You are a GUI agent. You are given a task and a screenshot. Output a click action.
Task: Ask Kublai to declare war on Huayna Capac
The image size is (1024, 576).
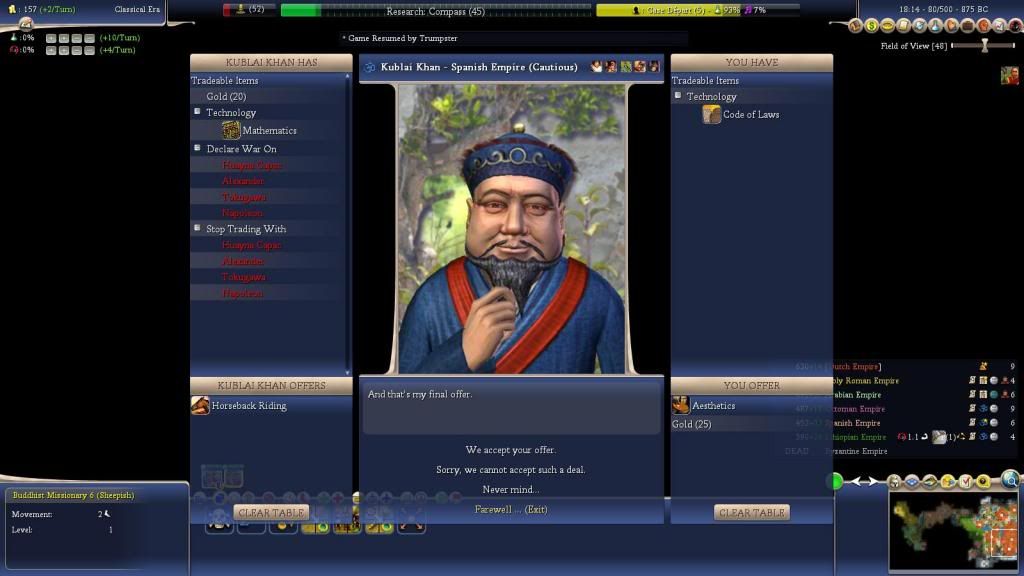click(x=251, y=165)
